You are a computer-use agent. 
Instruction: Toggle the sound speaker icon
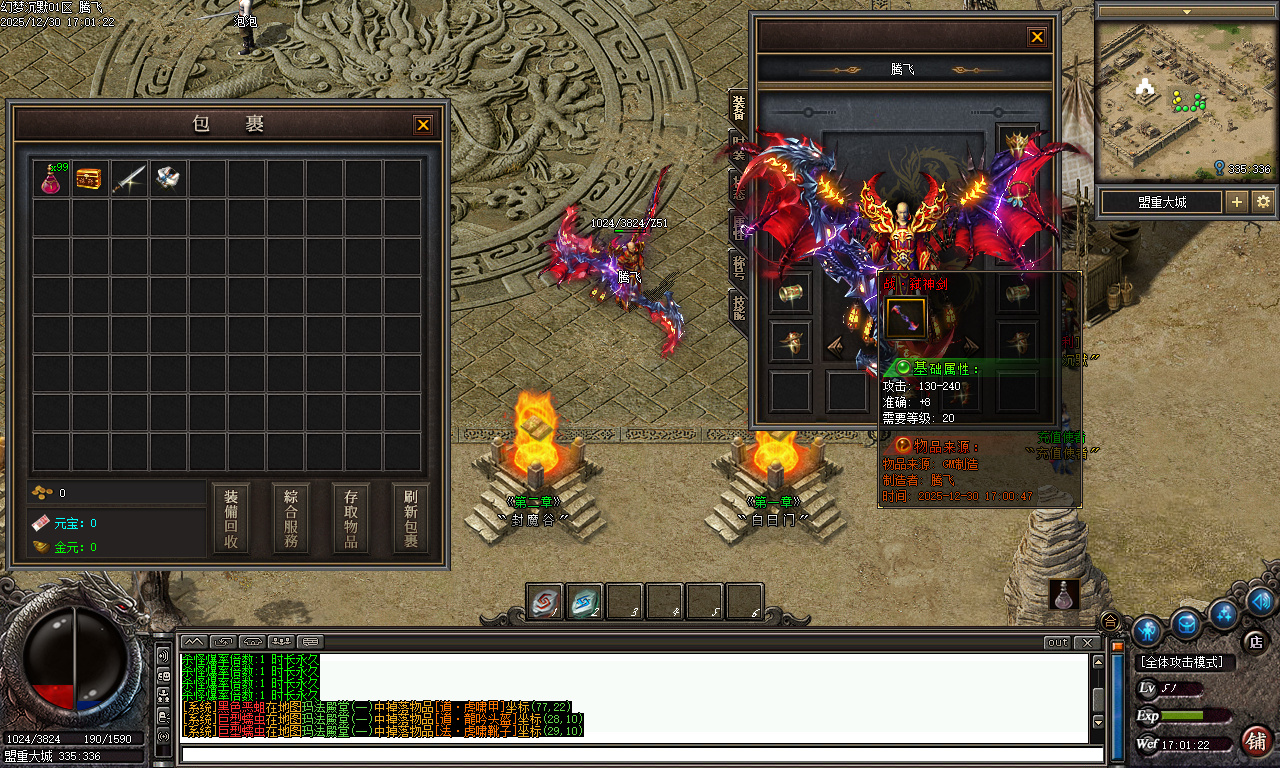point(164,655)
